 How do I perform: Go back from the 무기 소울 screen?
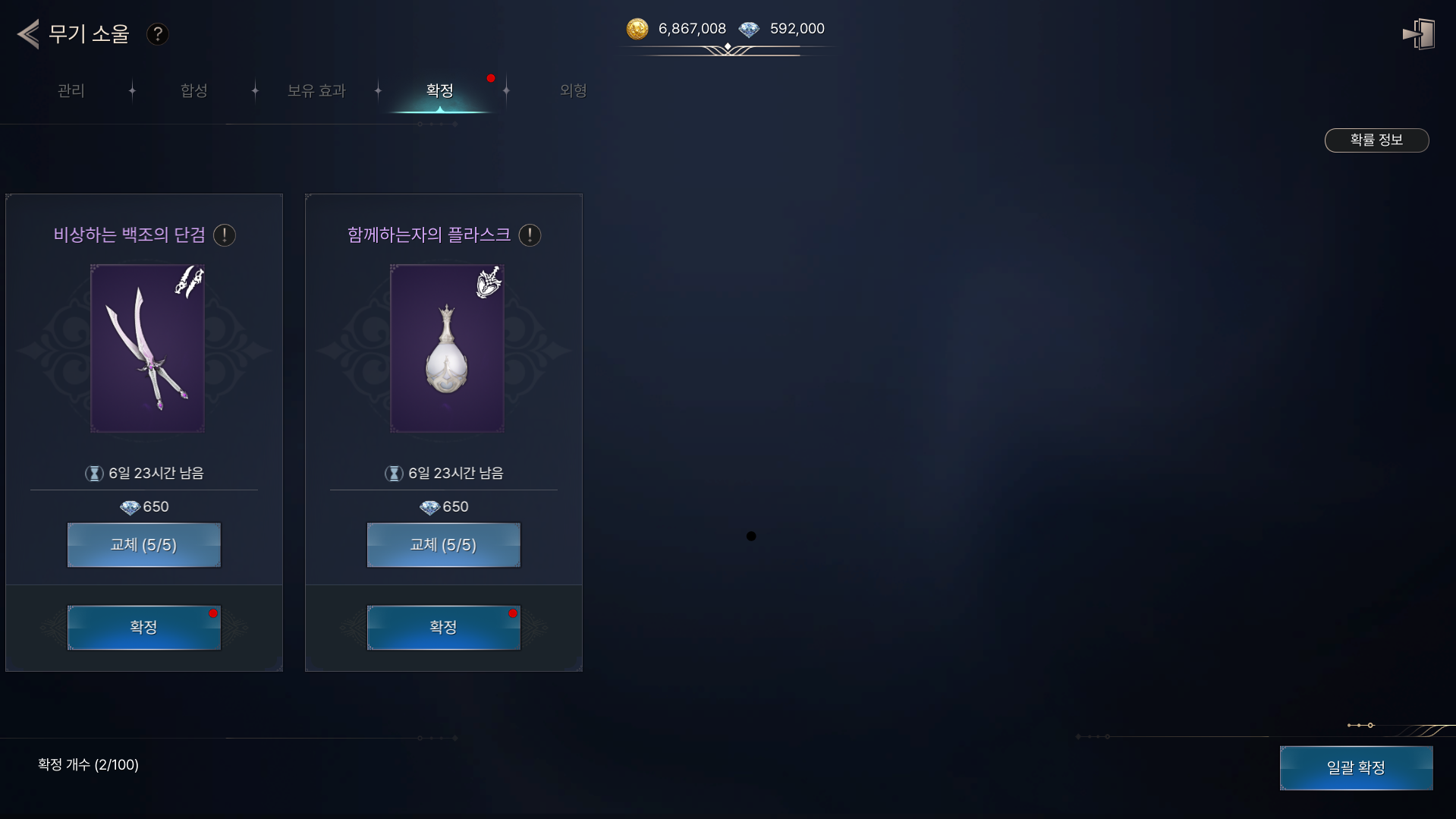click(x=29, y=34)
